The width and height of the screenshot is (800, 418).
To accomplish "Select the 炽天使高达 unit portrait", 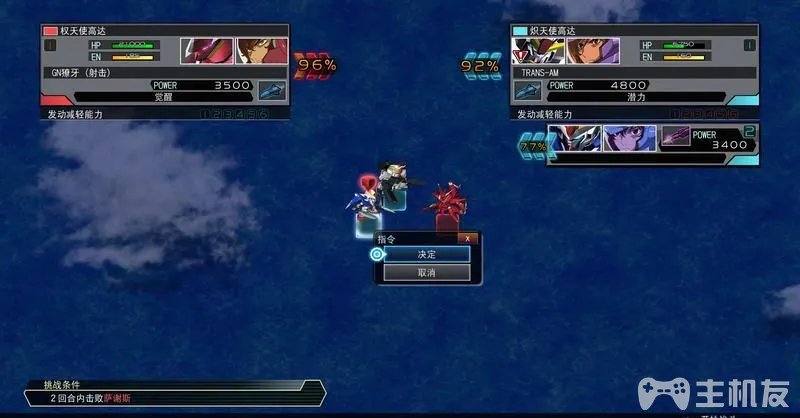I will pos(540,50).
